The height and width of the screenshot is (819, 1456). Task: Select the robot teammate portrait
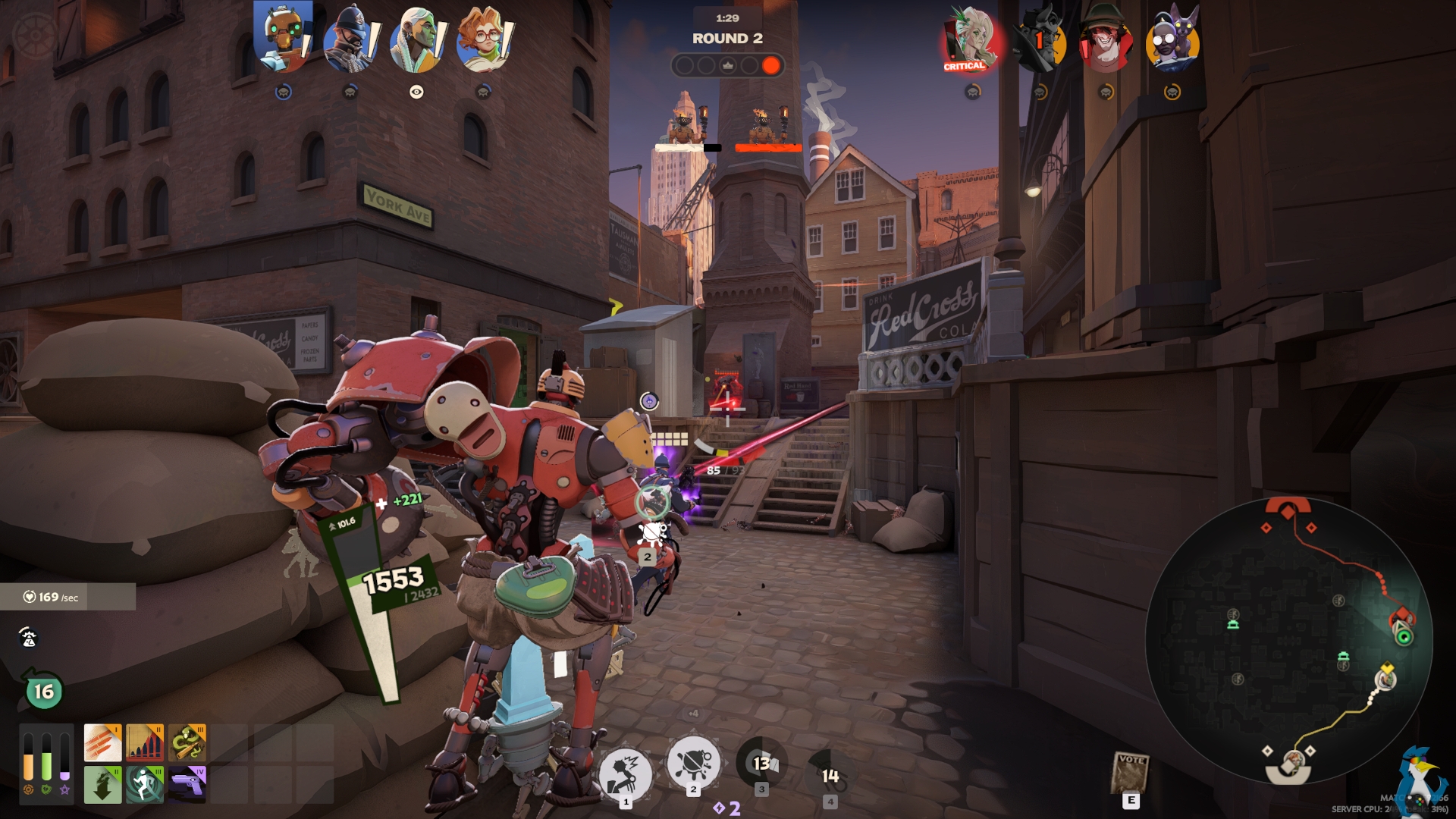point(282,38)
